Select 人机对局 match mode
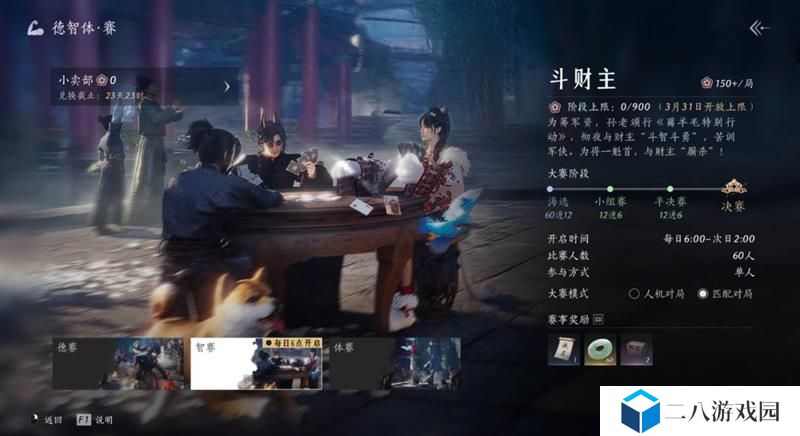The image size is (800, 436). click(634, 294)
